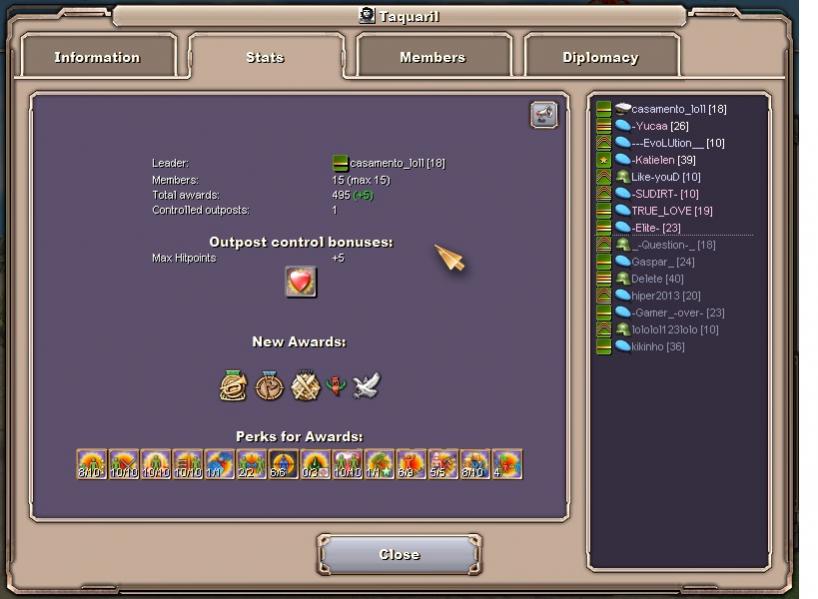Inspect the white dove award
Image resolution: width=818 pixels, height=599 pixels.
point(366,385)
